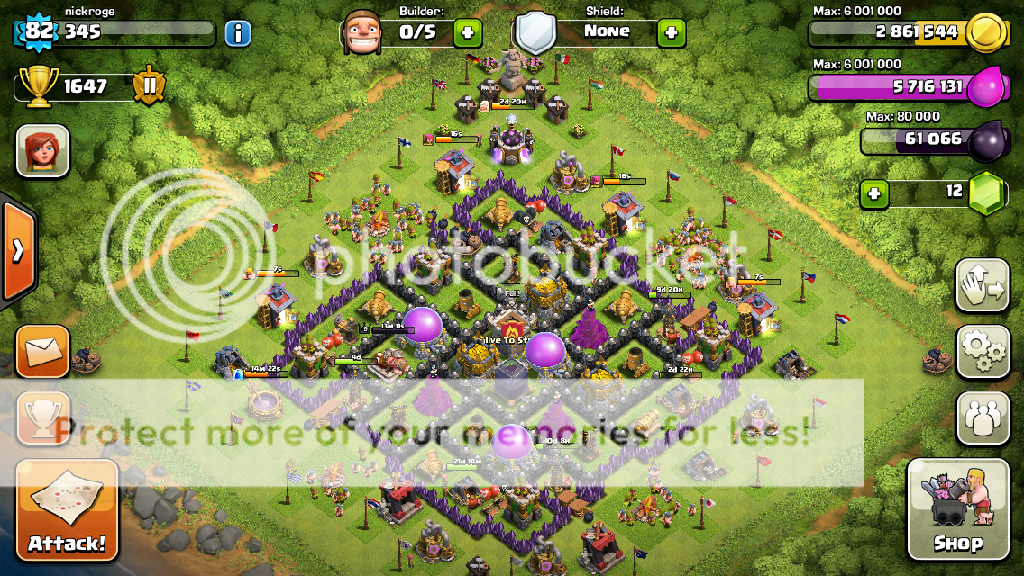Screen dimensions: 1024x576
Task: Tap the Attack! button
Action: click(67, 510)
